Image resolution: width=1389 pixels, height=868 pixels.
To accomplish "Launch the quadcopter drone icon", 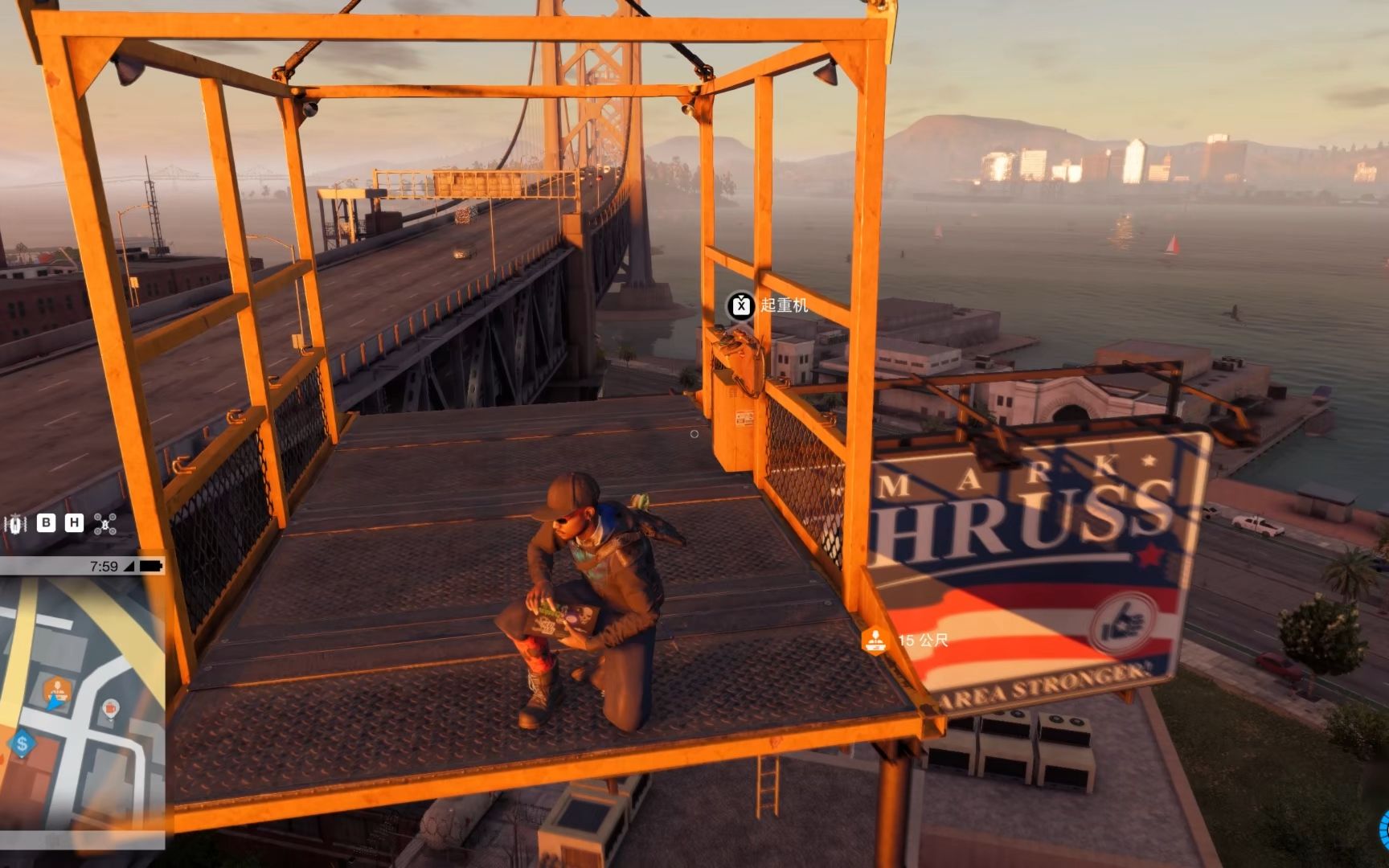I will [x=105, y=524].
